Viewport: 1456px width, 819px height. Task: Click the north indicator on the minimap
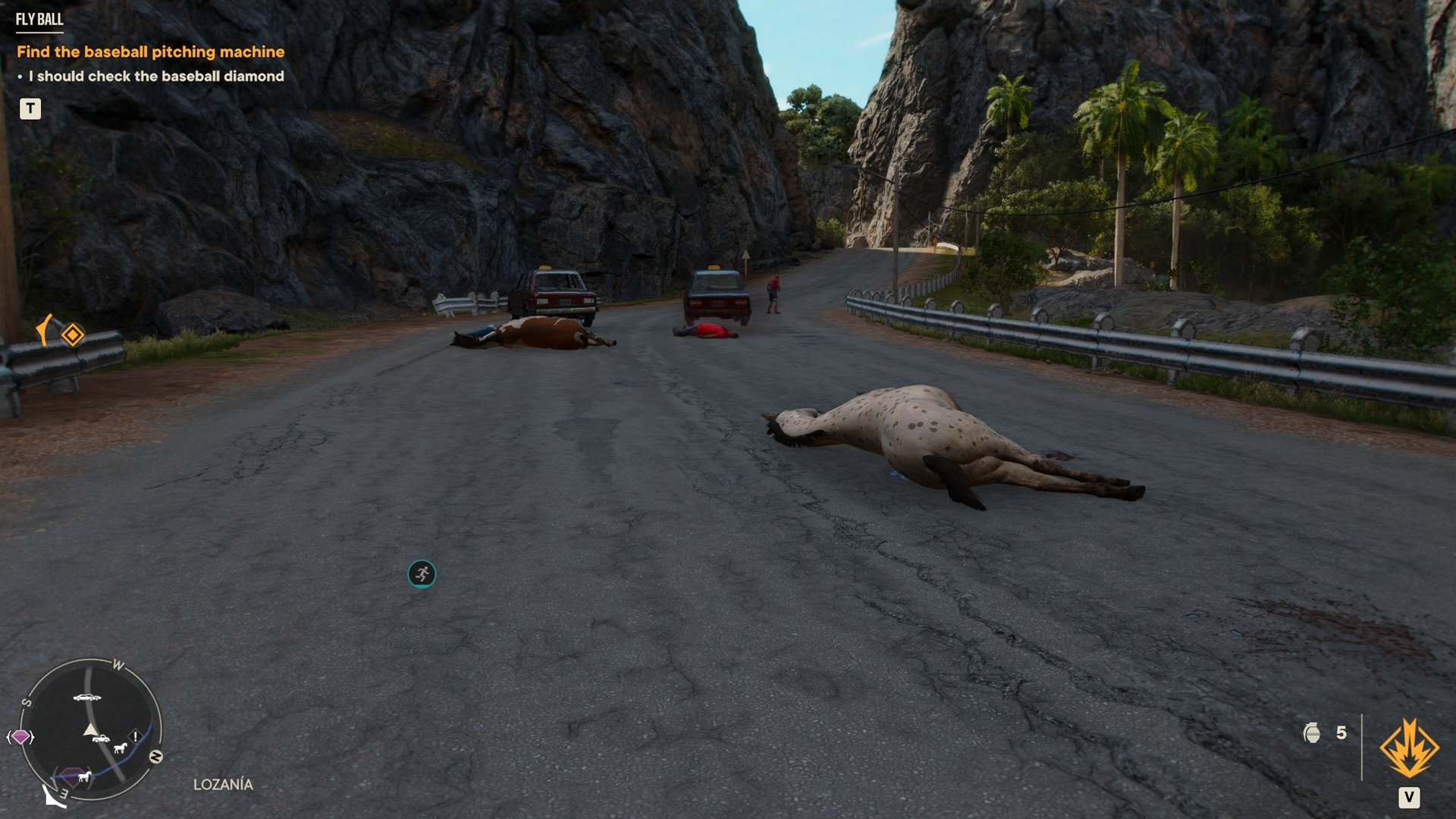(155, 756)
